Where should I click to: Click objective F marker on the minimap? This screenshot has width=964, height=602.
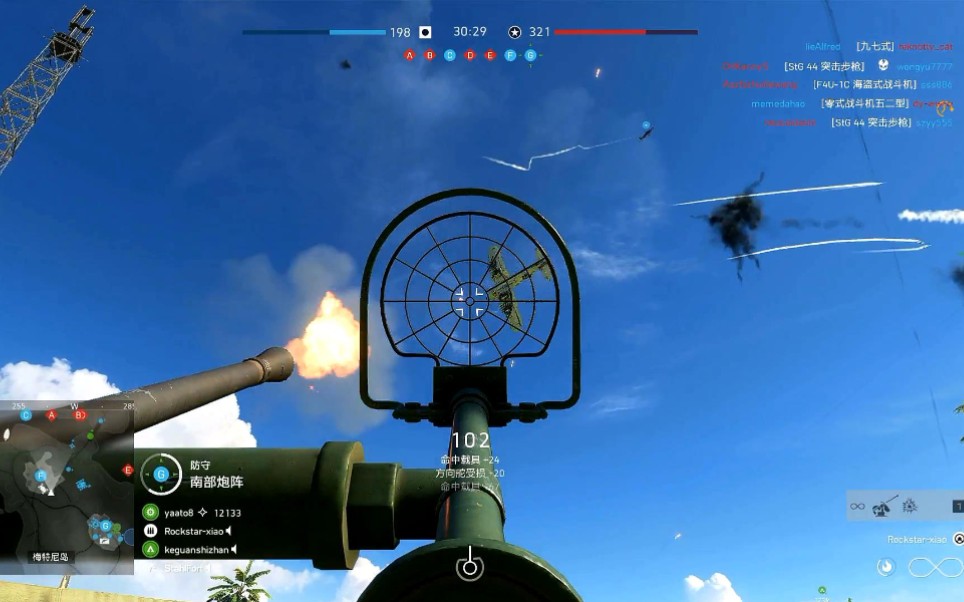41,476
